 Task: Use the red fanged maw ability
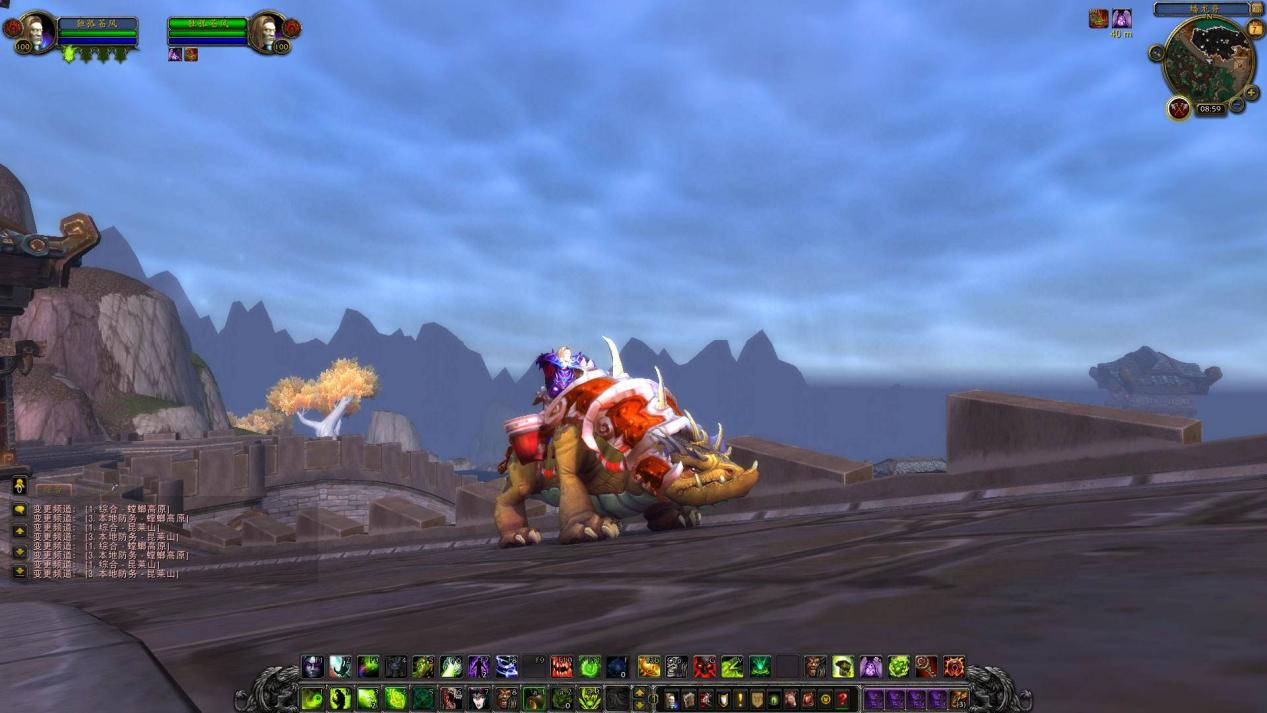pos(562,667)
